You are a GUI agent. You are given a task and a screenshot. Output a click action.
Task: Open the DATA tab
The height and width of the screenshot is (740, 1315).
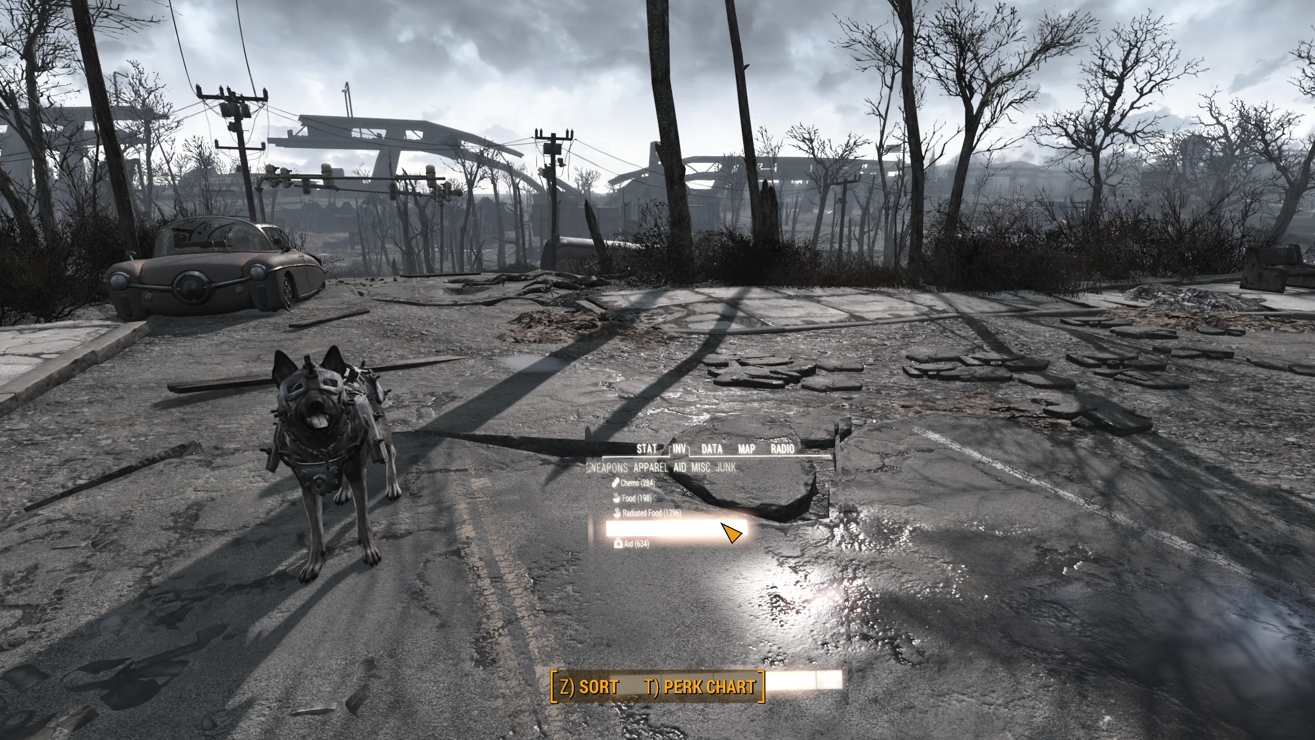(712, 449)
